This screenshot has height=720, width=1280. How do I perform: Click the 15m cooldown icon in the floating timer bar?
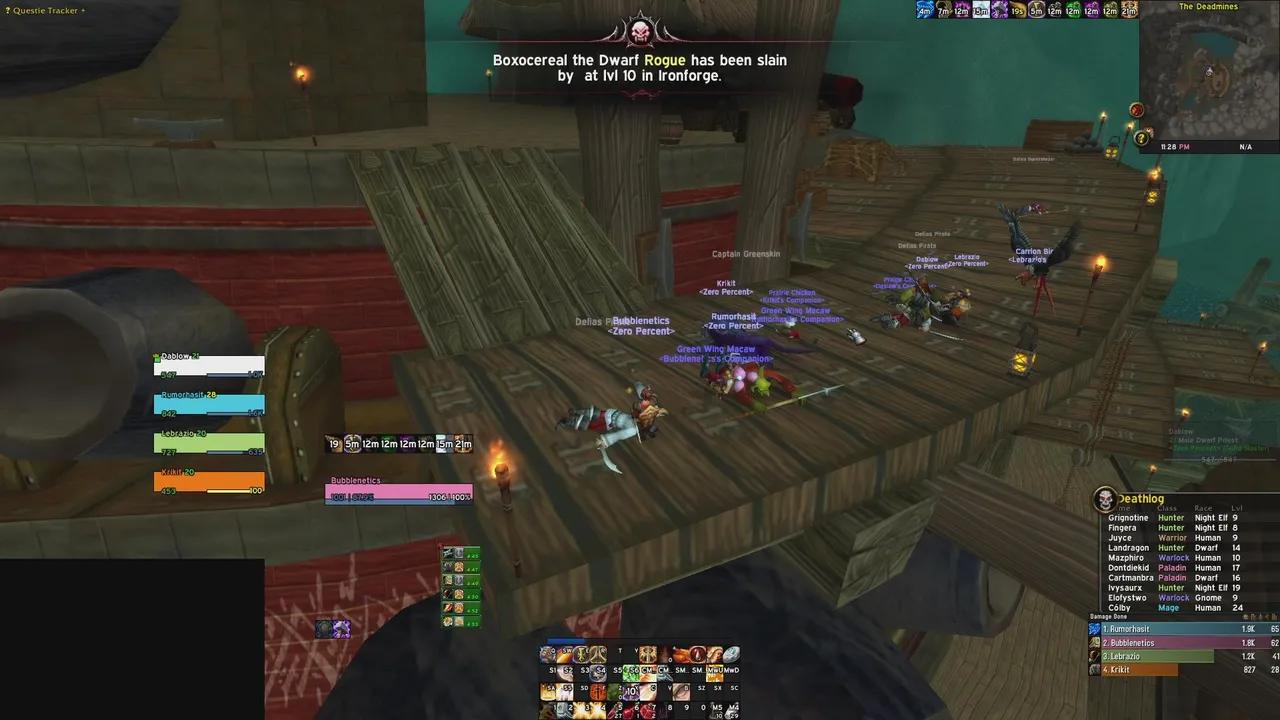pyautogui.click(x=442, y=444)
